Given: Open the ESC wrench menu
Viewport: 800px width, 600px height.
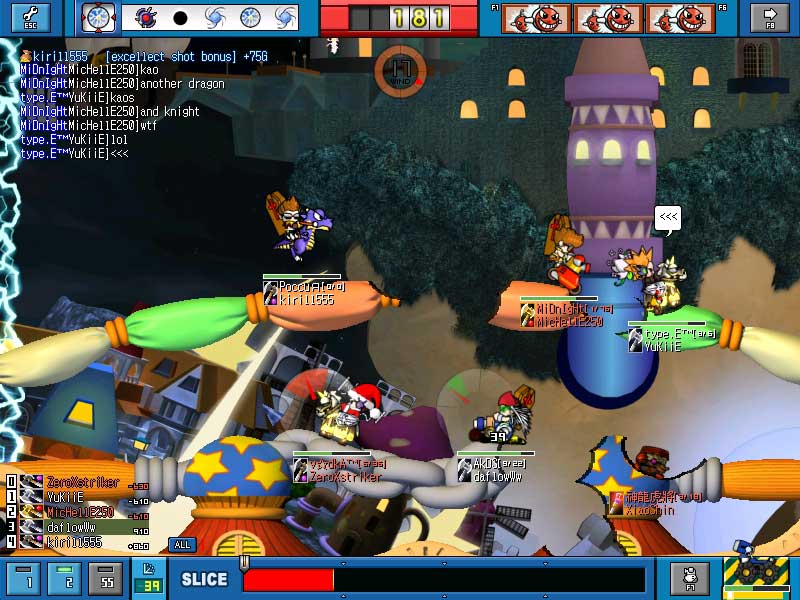Looking at the screenshot, I should pos(30,17).
